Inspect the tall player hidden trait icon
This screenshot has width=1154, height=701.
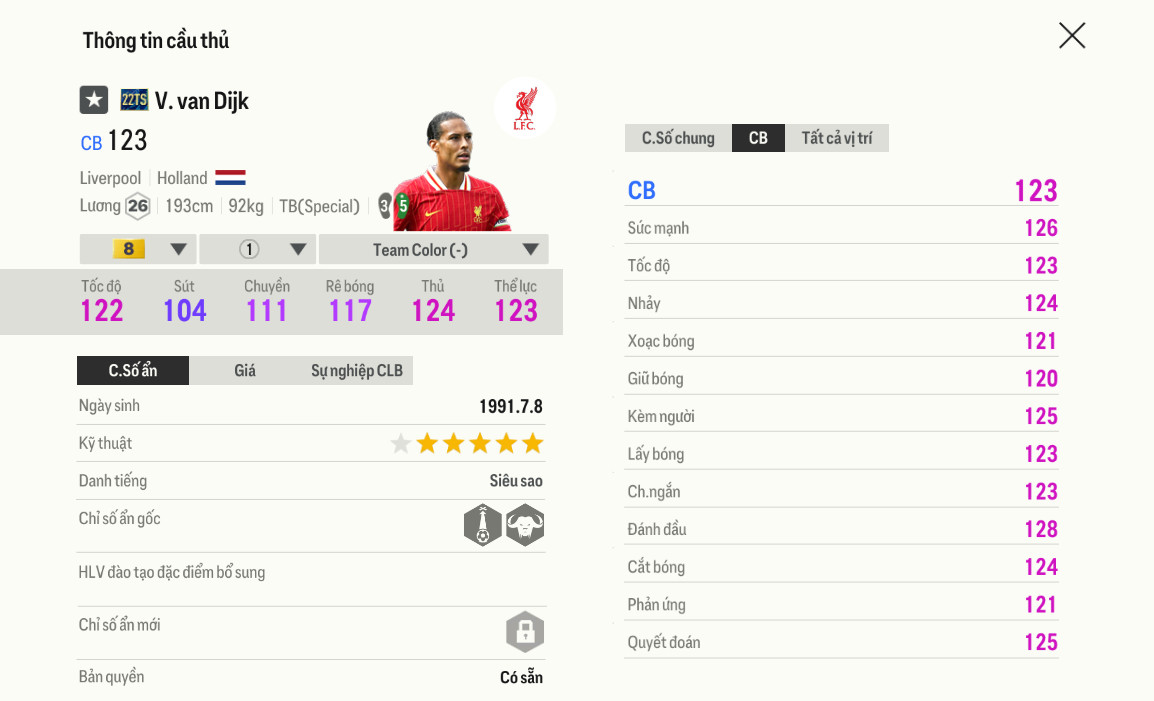(483, 525)
